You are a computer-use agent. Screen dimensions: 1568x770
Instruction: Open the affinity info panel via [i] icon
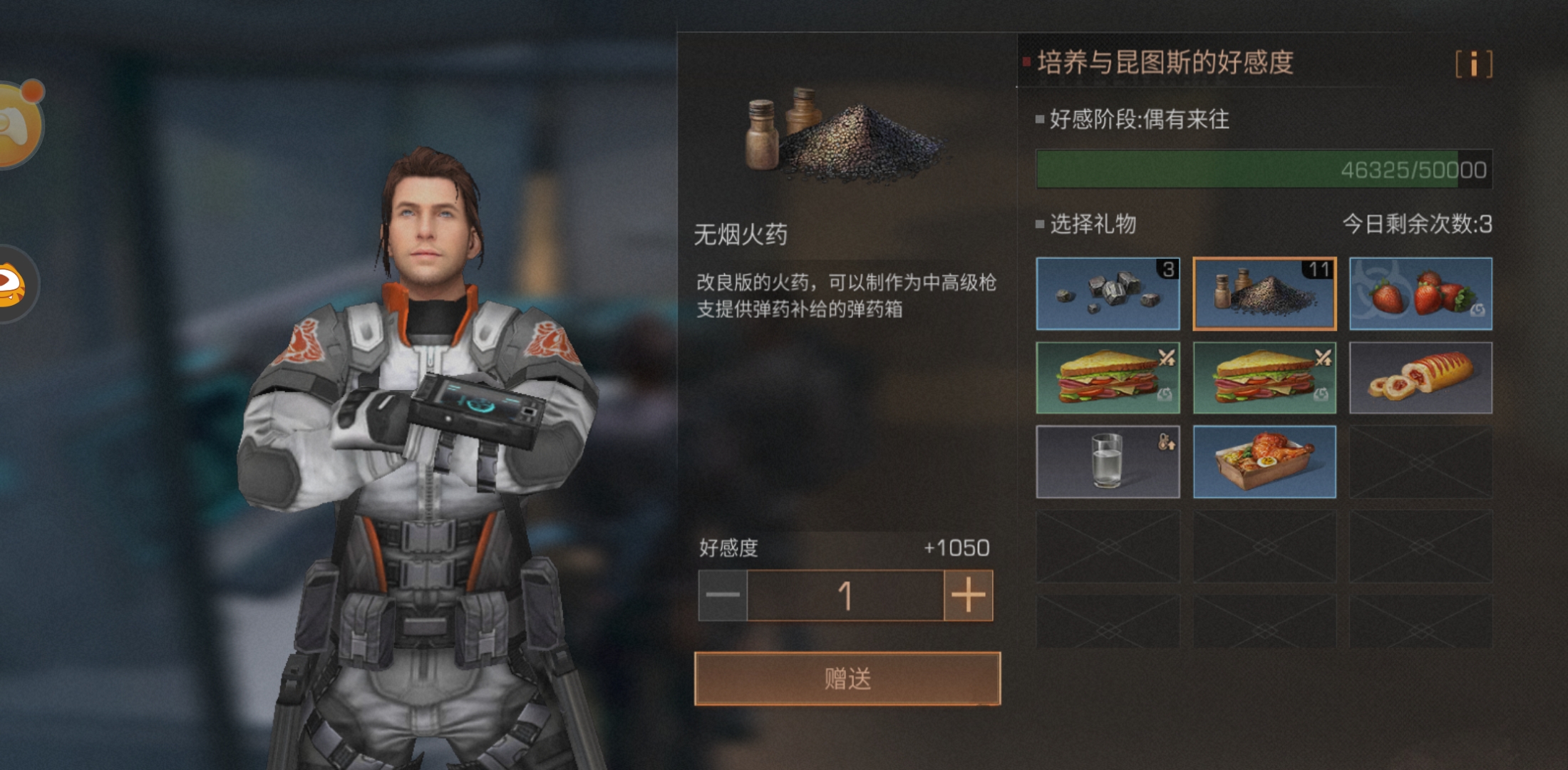click(1474, 64)
